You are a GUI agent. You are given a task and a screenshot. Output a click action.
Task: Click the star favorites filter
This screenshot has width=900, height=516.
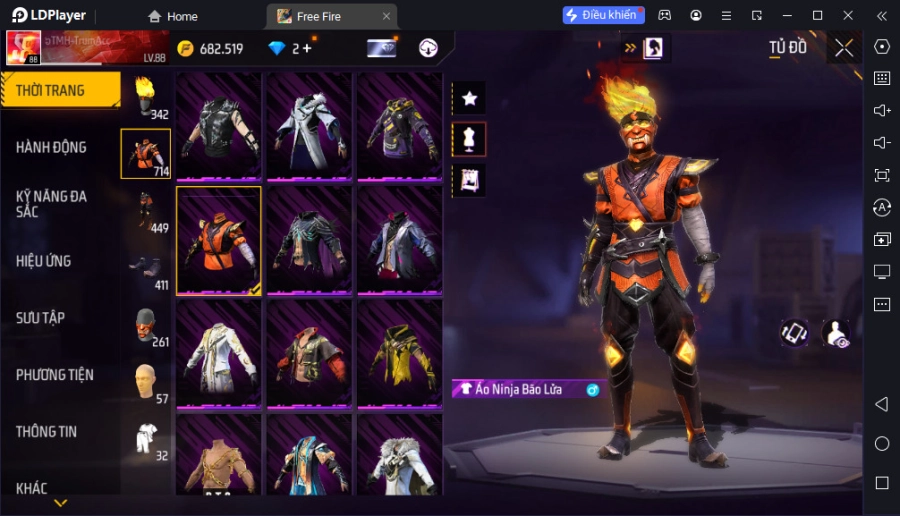pyautogui.click(x=469, y=98)
